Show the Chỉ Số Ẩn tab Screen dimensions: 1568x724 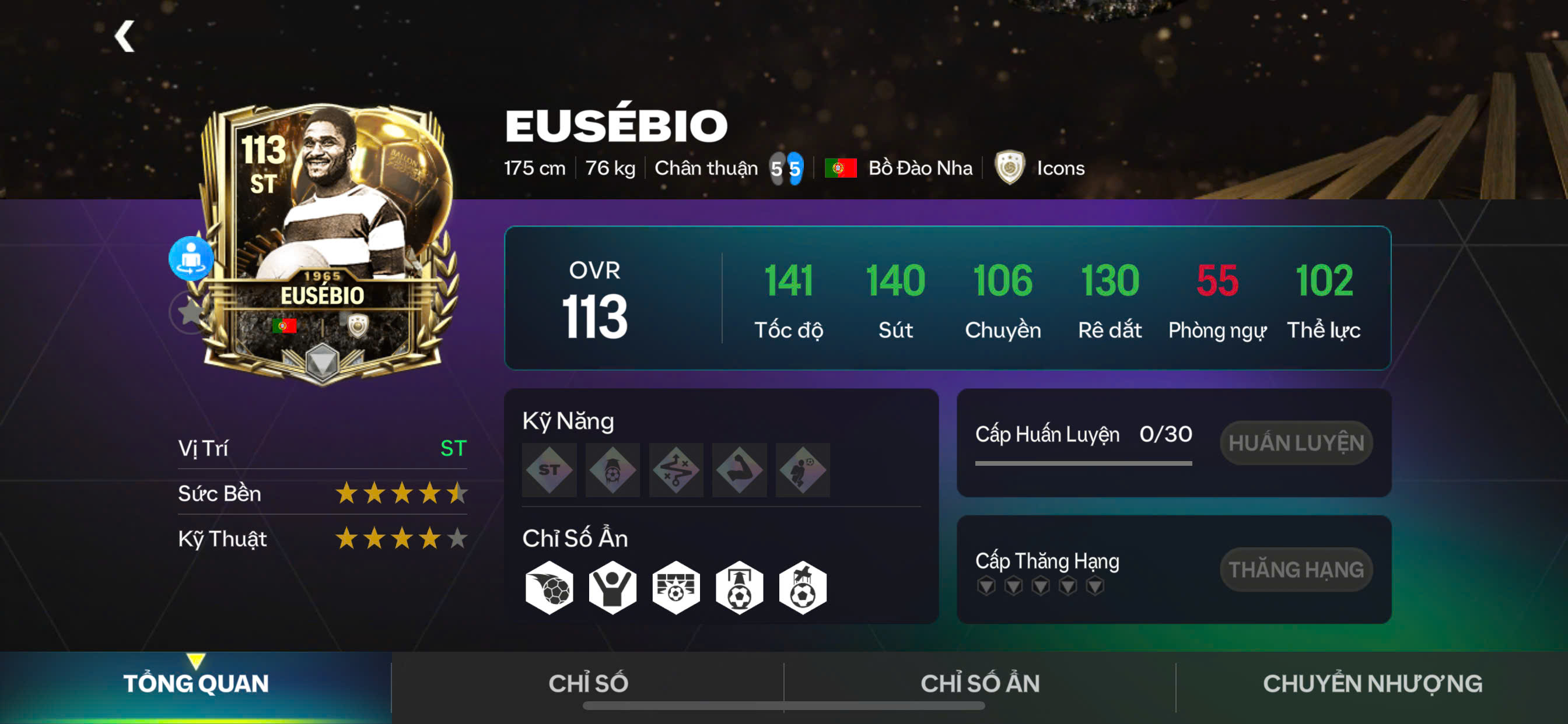980,684
